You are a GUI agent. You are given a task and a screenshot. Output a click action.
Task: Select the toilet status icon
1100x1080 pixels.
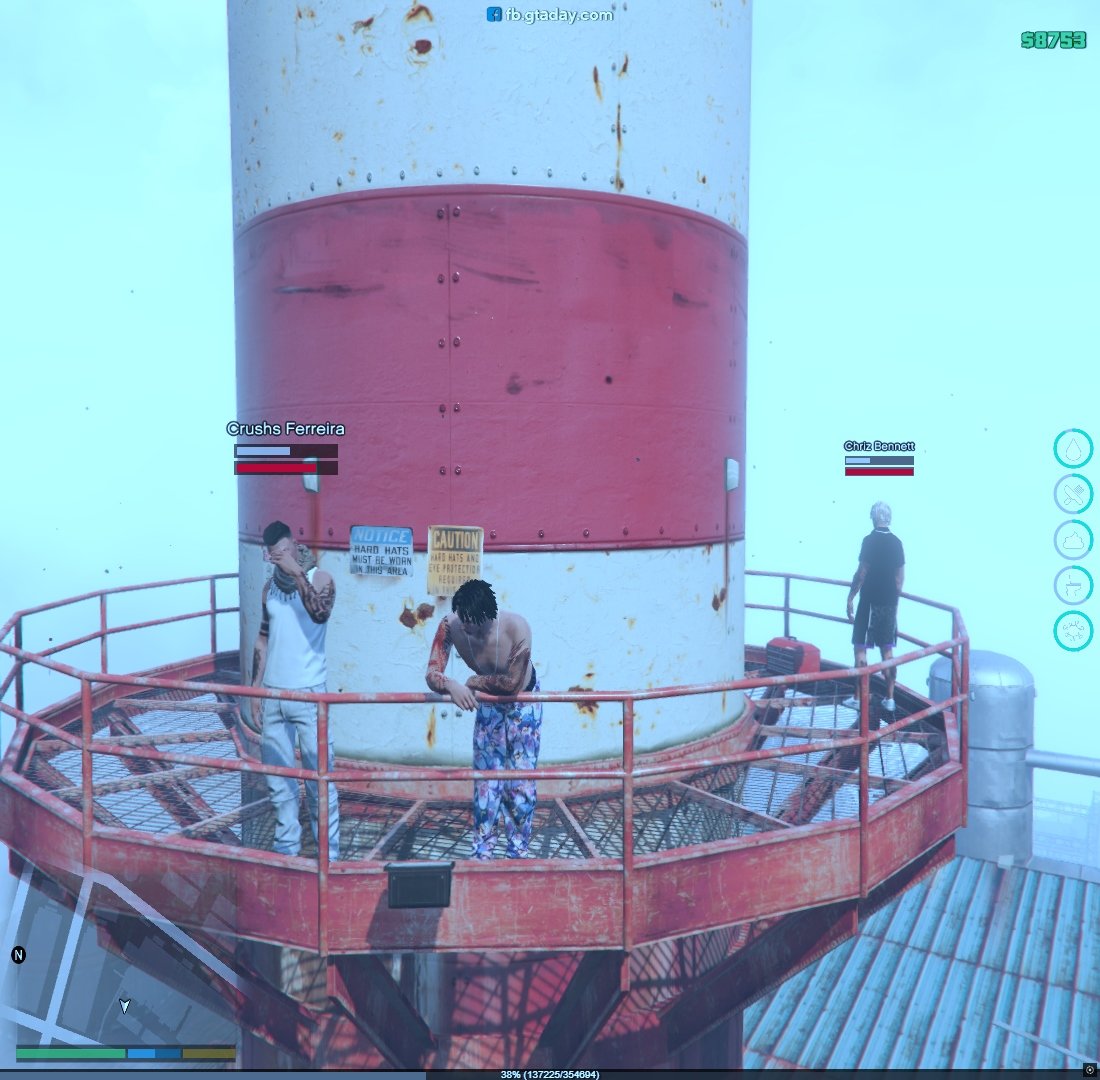[x=1073, y=586]
